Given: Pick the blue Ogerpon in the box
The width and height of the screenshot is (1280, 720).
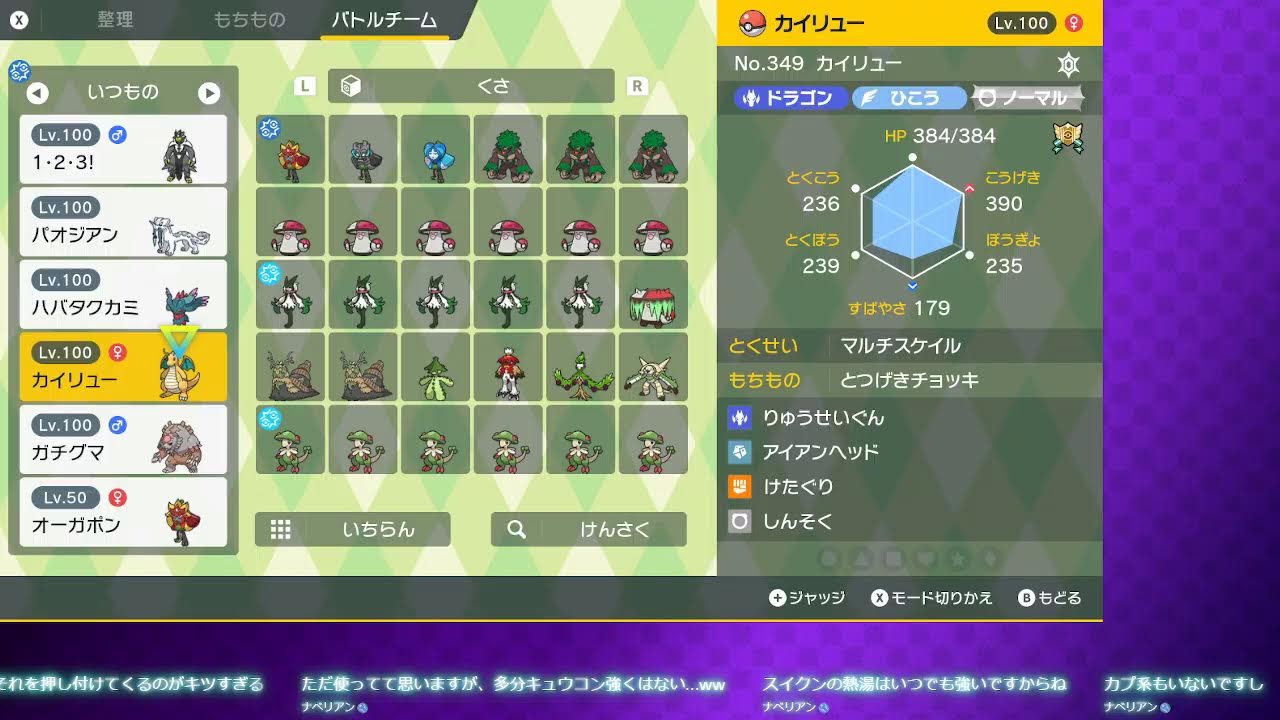Looking at the screenshot, I should 435,150.
